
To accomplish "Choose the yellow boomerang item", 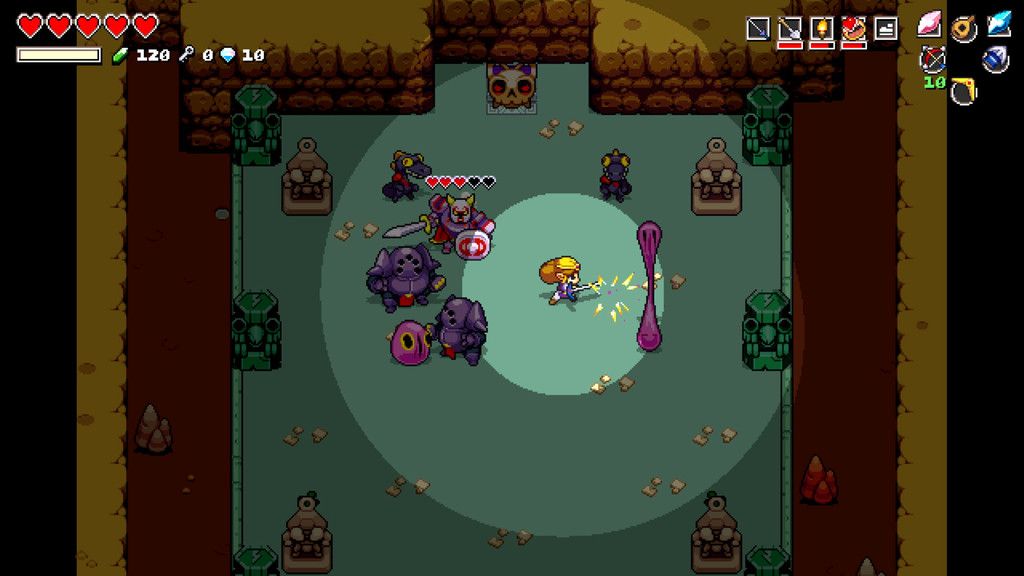I will 964,91.
